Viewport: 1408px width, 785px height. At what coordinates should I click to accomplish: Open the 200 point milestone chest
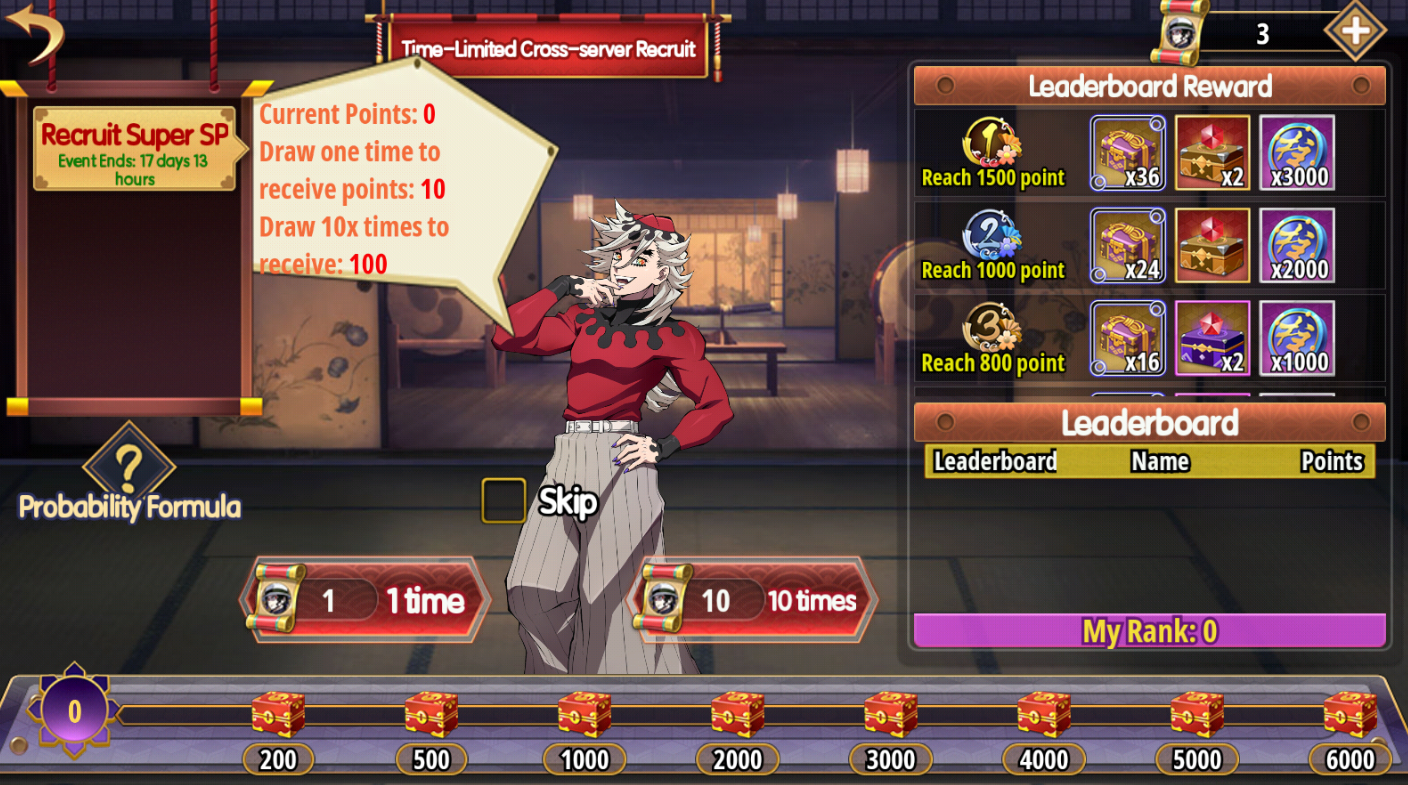pyautogui.click(x=278, y=715)
